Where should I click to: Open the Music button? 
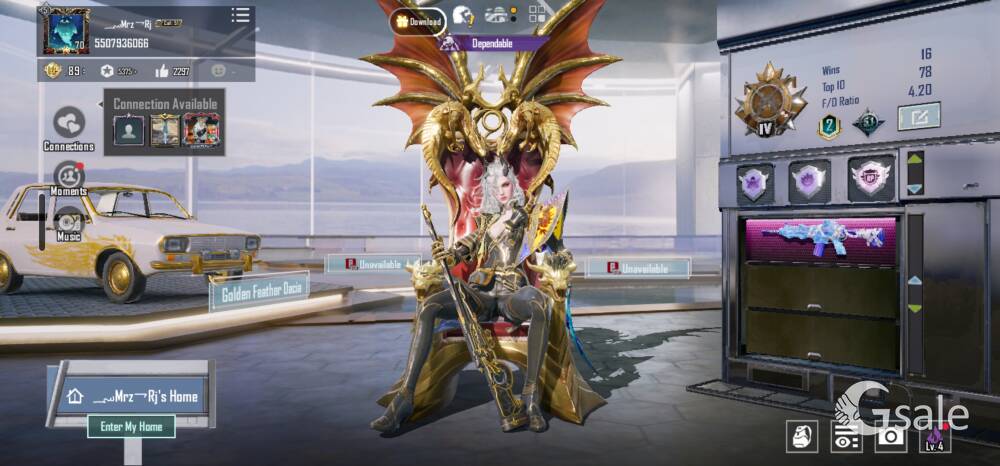click(68, 223)
